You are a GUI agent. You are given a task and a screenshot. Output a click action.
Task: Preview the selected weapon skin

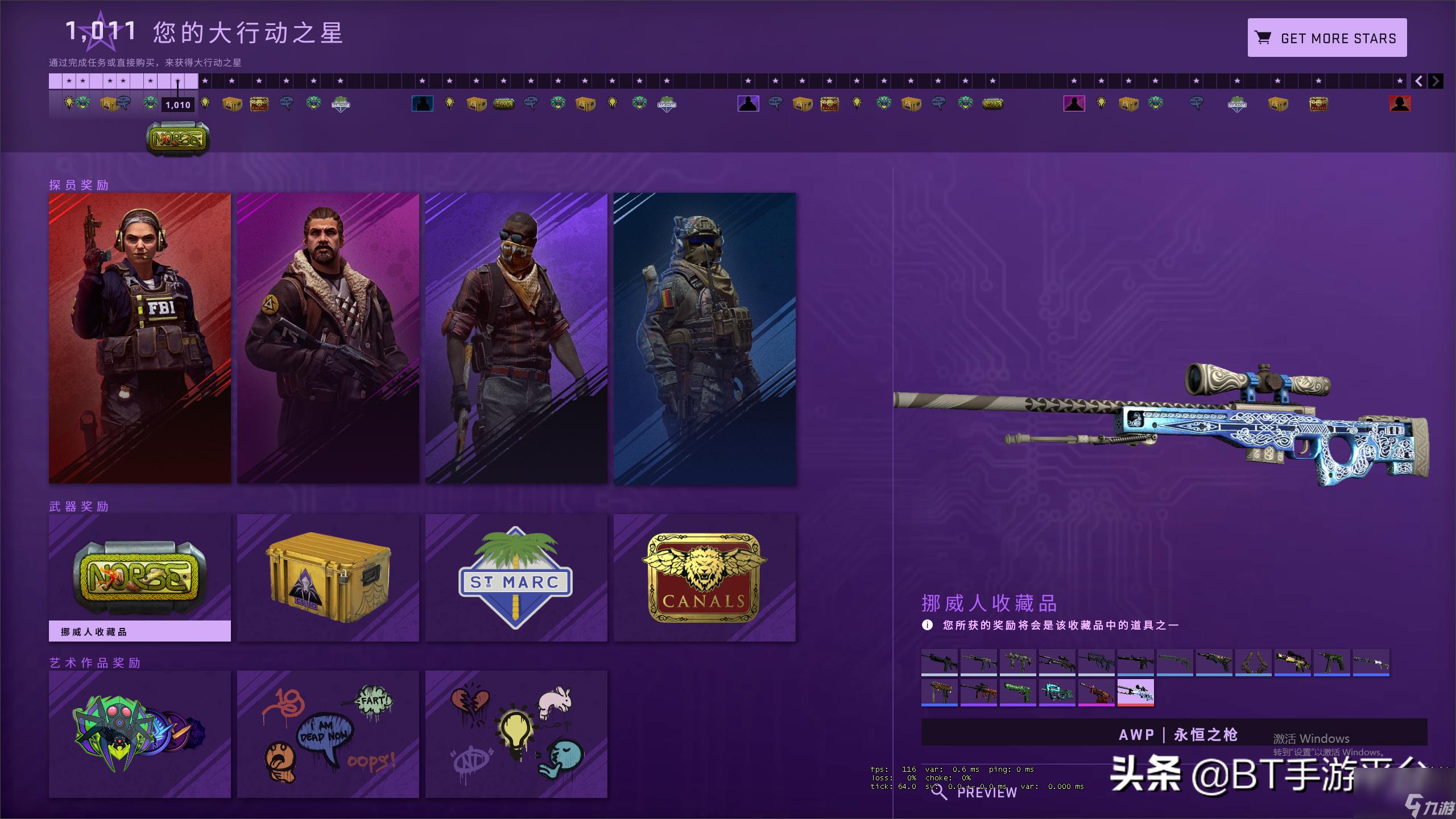click(x=977, y=792)
